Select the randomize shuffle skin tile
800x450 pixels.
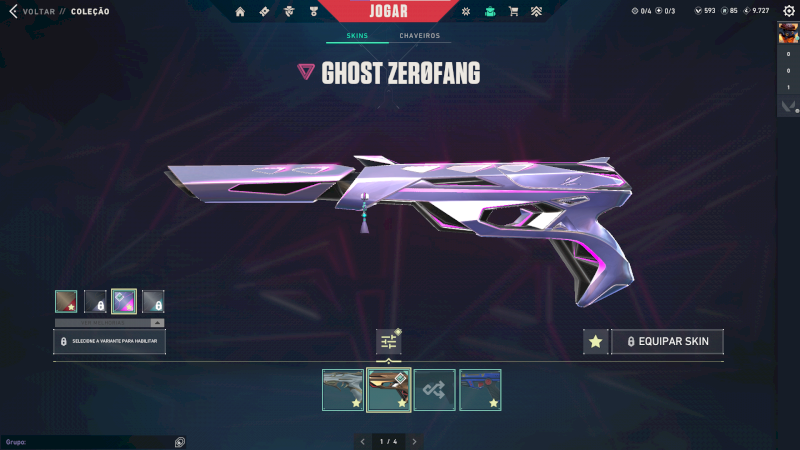[435, 390]
